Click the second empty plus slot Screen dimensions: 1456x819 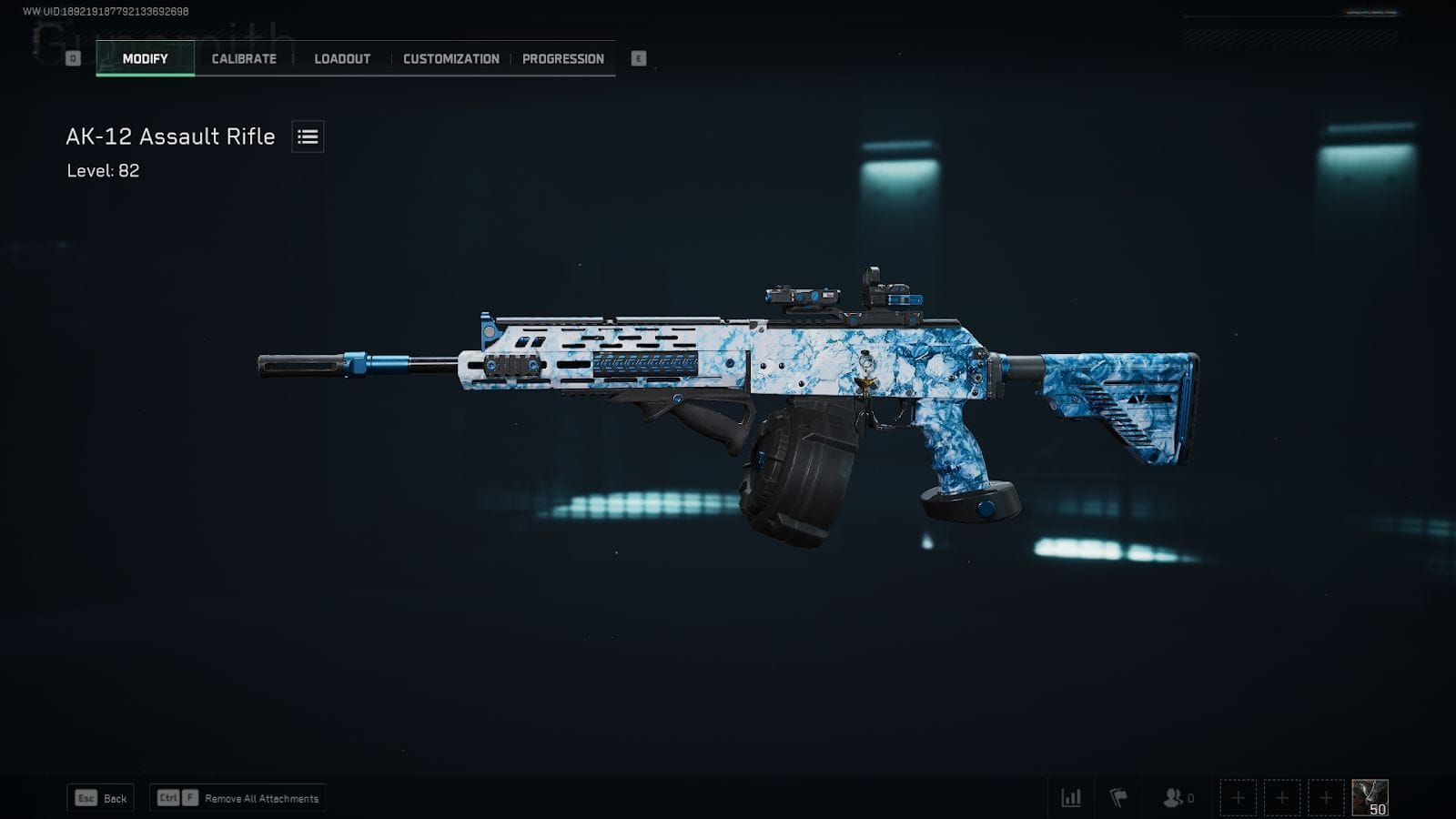[1282, 796]
